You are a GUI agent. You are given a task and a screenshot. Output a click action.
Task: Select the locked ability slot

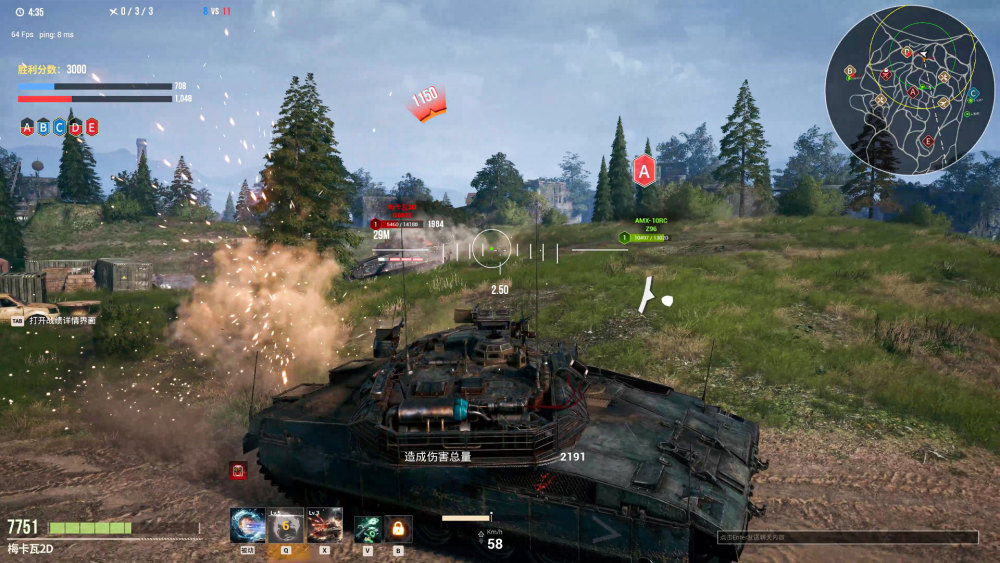click(398, 527)
